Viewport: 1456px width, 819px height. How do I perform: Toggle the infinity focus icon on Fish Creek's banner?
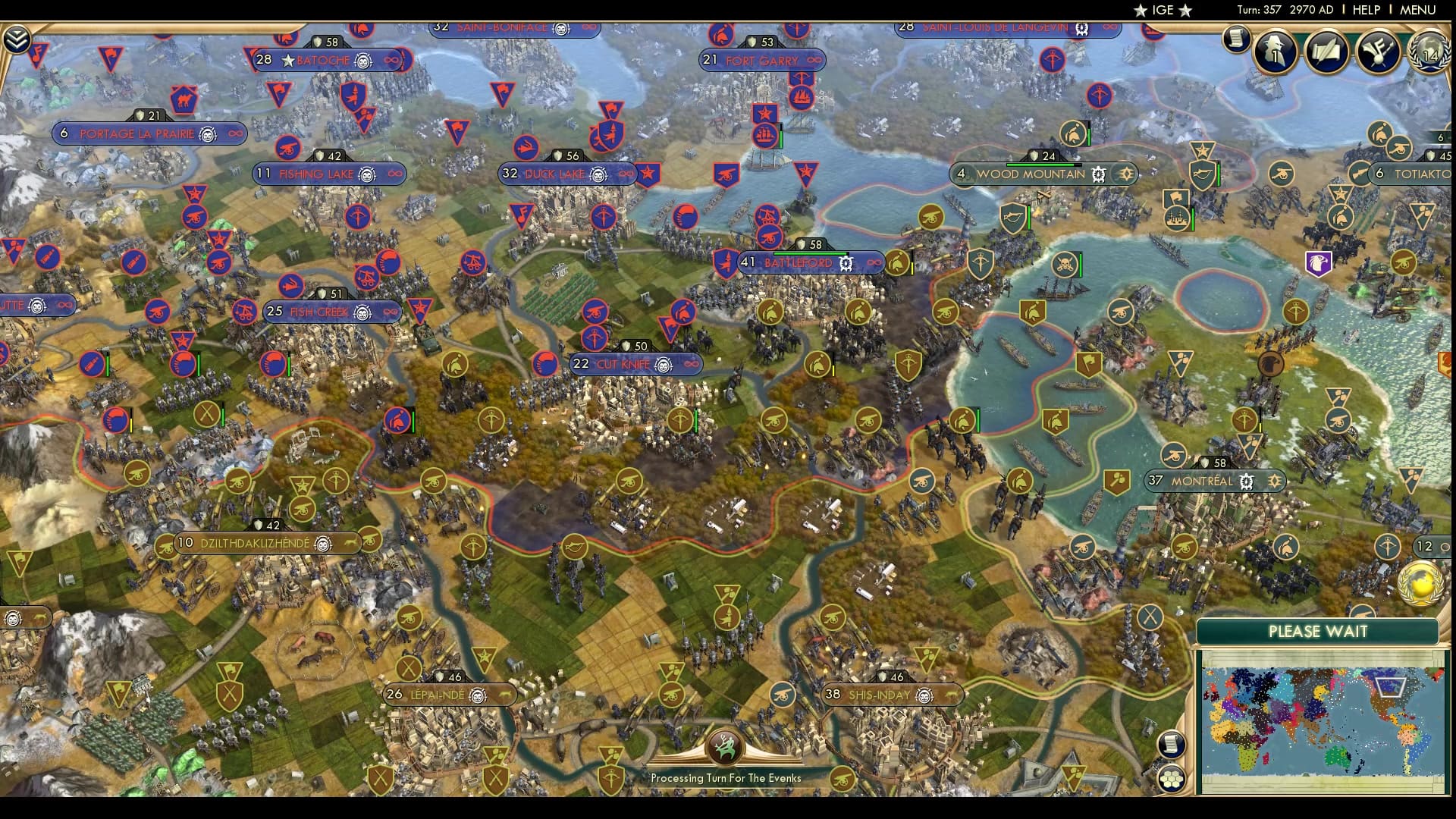(389, 311)
